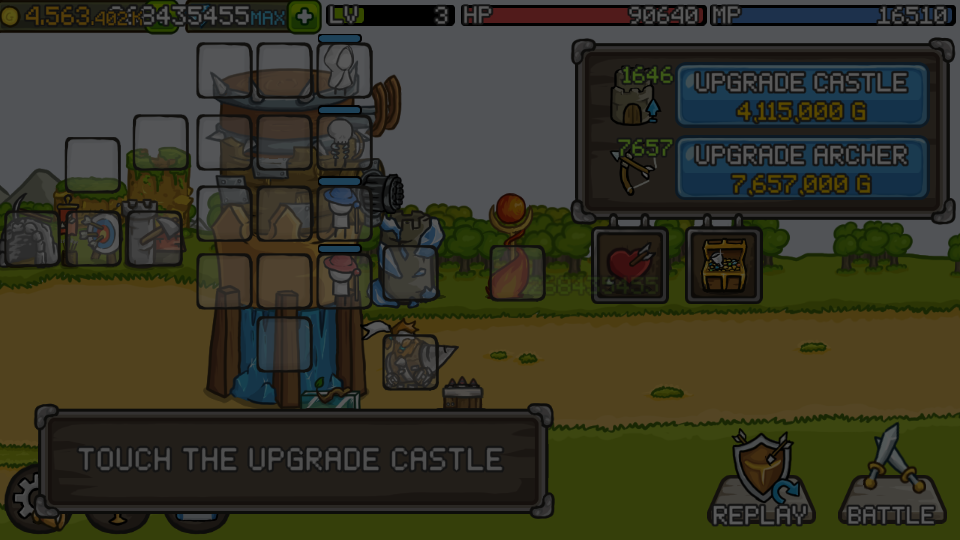Choose the stone cave building slot
The height and width of the screenshot is (540, 960).
31,238
